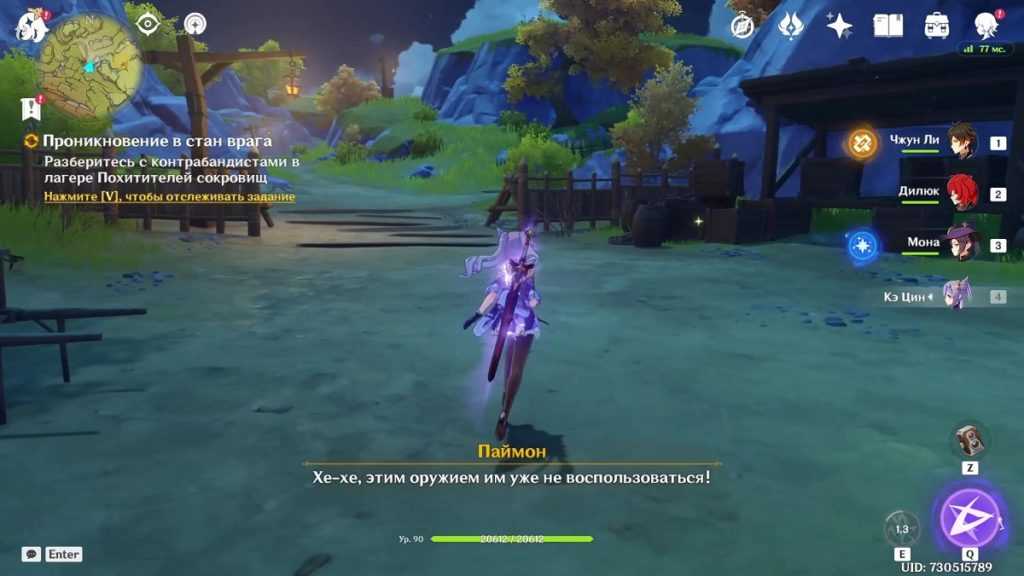Open the Adventurer Handbook book icon
This screenshot has height=576, width=1024.
888,26
